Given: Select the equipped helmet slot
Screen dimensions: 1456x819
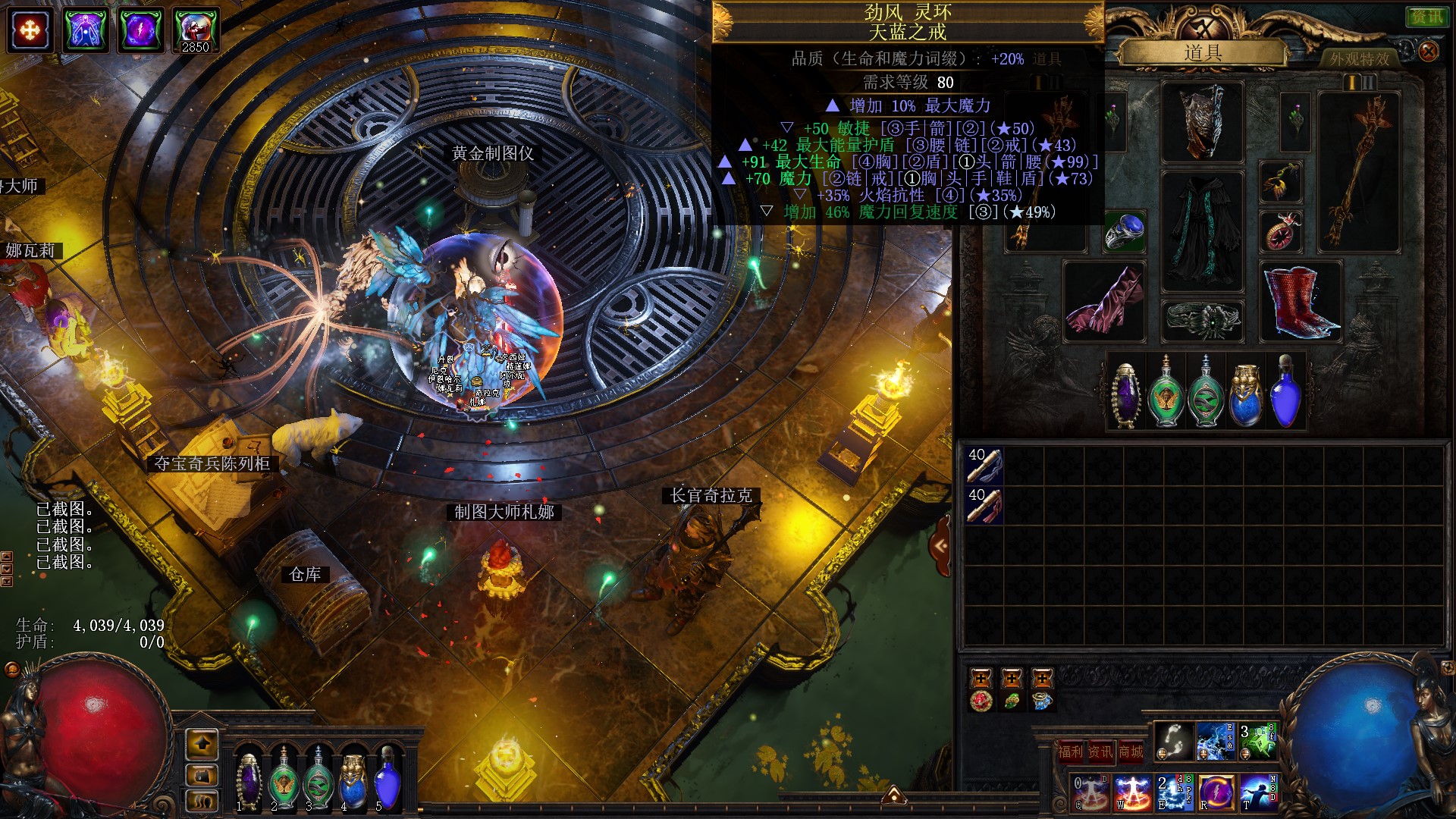Looking at the screenshot, I should [1203, 121].
